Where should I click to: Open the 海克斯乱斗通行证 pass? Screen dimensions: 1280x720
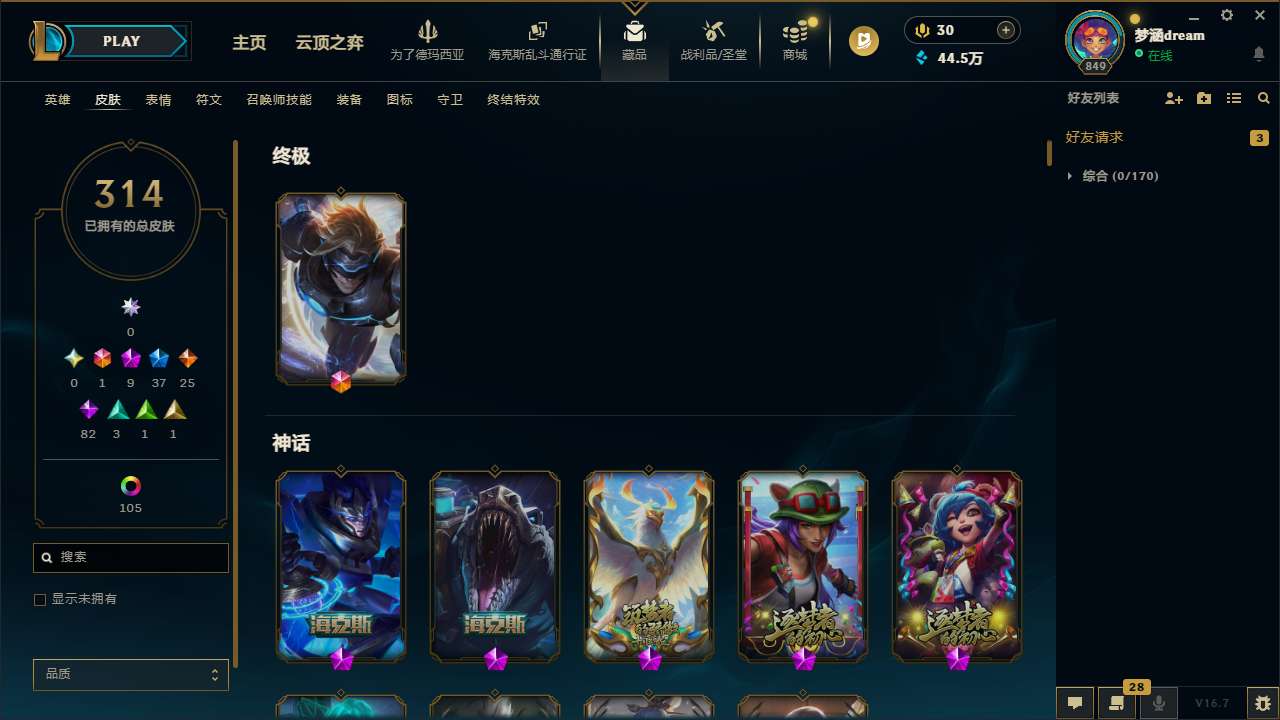point(537,40)
